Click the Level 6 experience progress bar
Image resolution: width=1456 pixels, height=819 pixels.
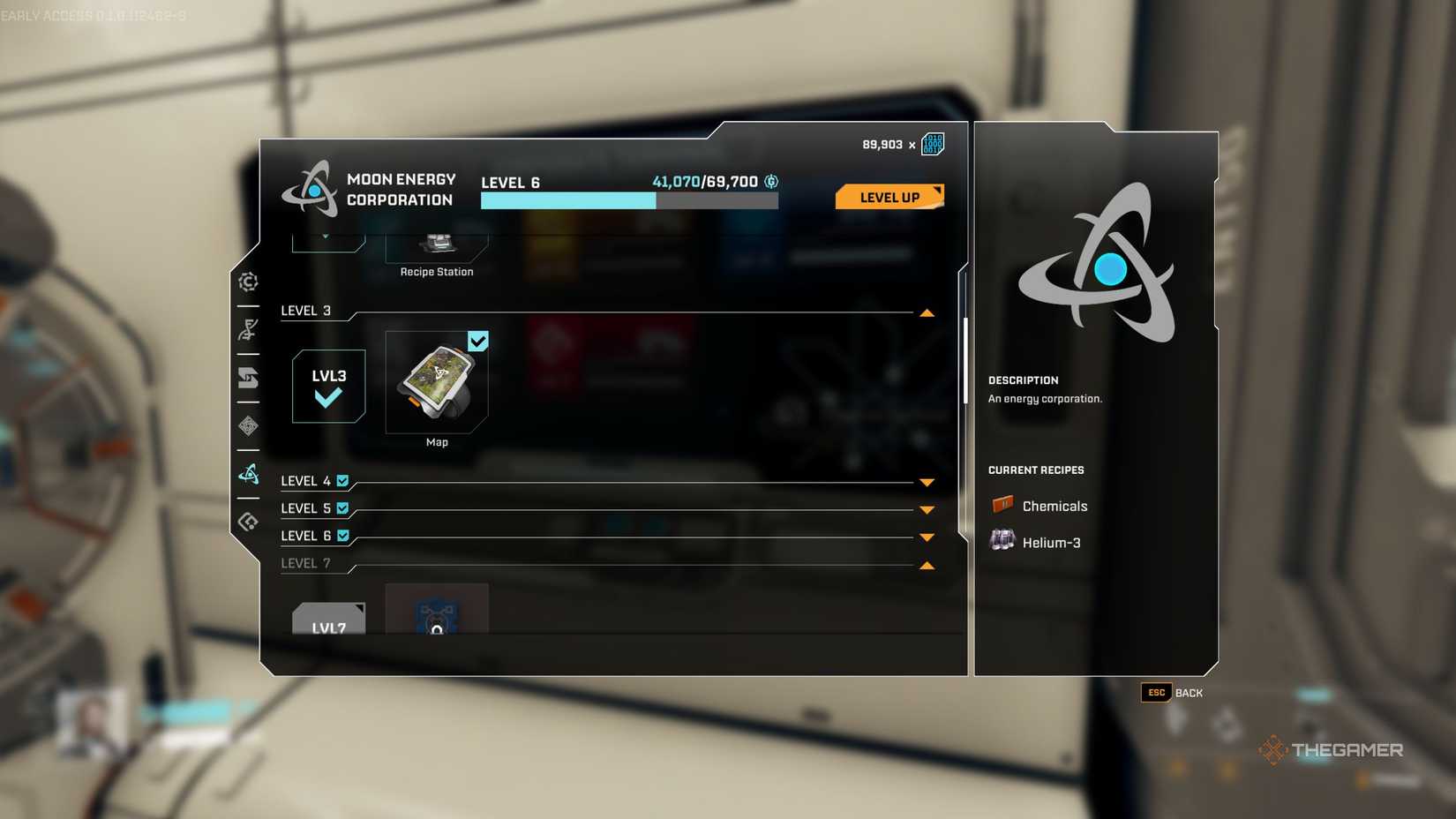(x=628, y=201)
